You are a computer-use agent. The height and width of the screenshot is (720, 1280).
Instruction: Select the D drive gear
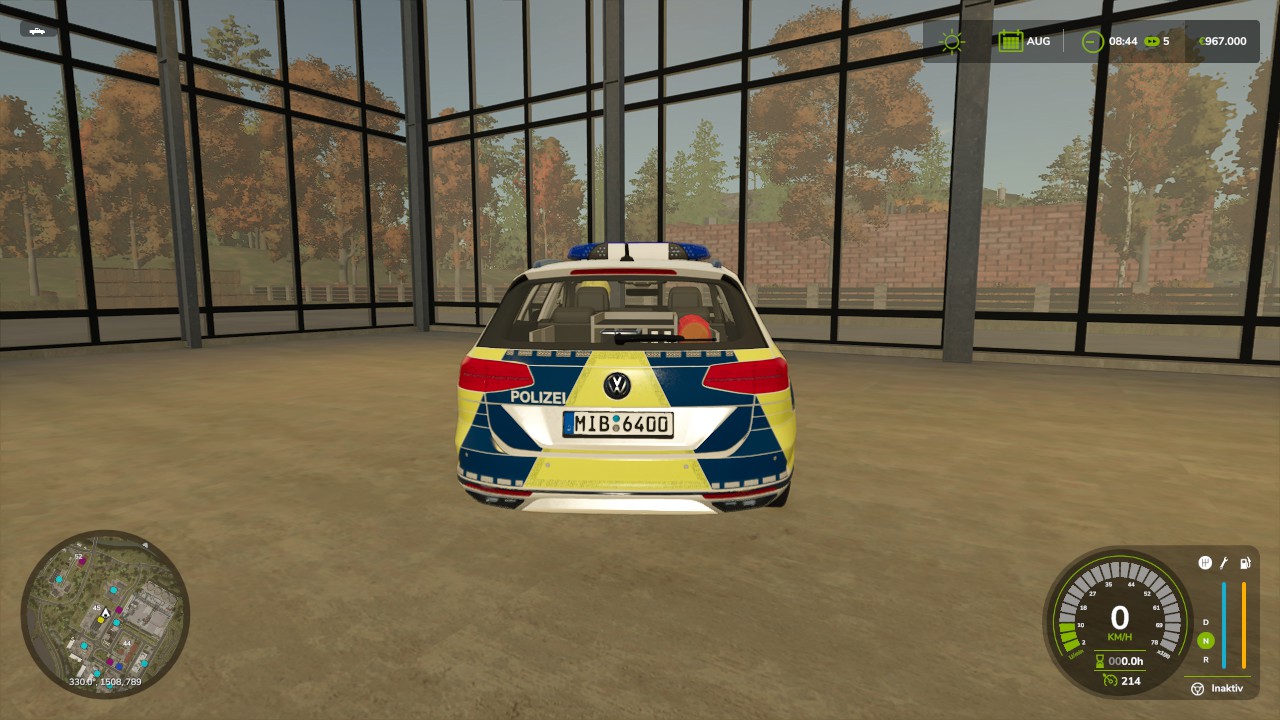1205,622
